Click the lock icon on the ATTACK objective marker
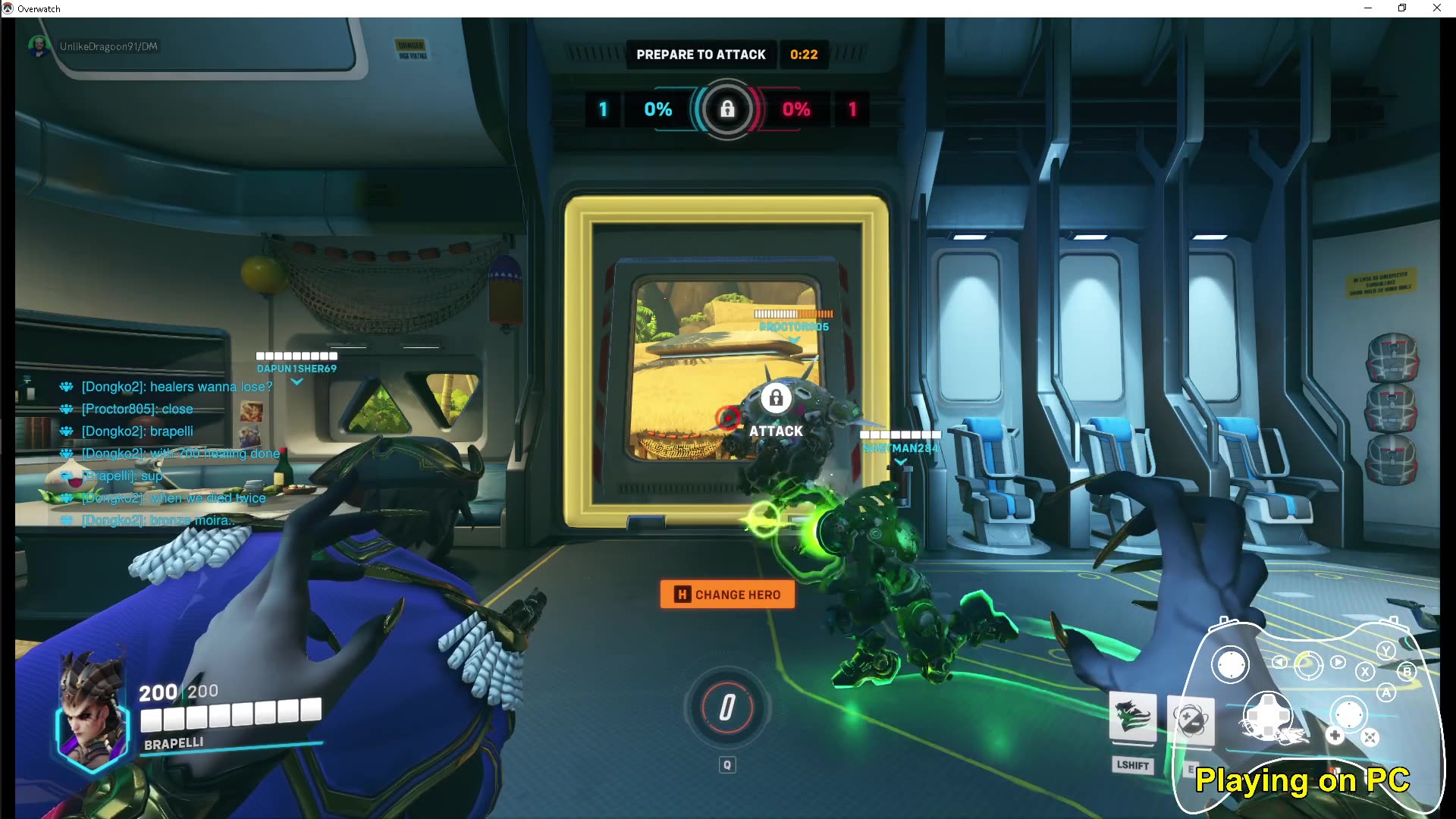Screen dimensions: 1456x819 (775, 397)
